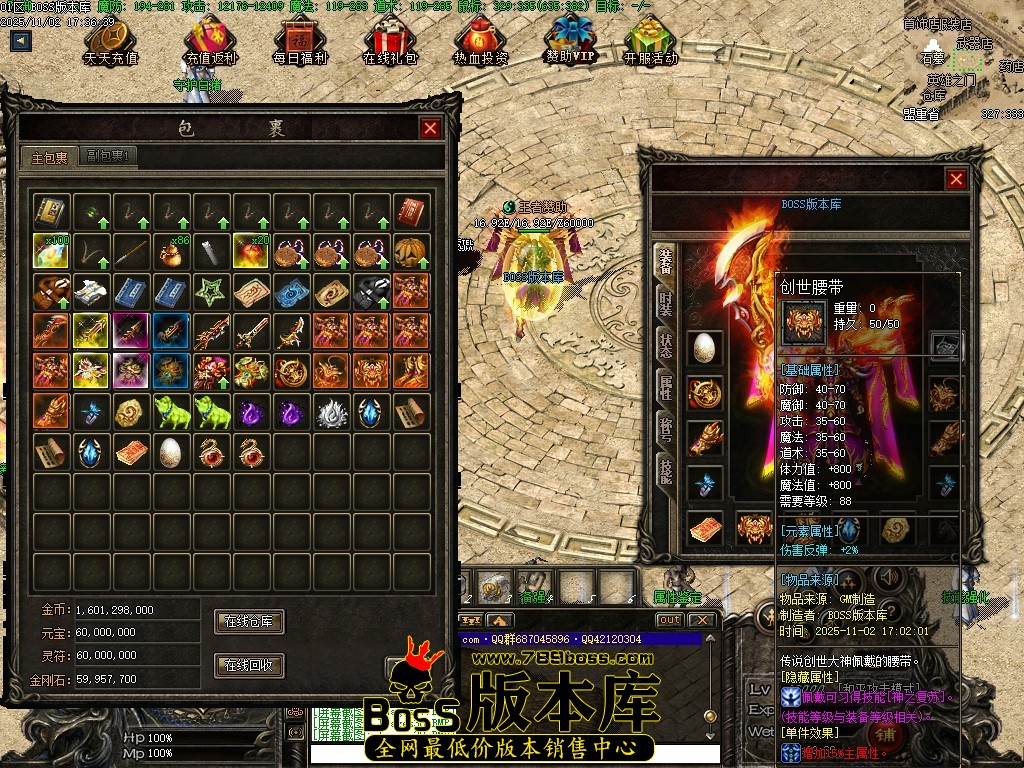Open the 每日福利 daily benefits icon
The image size is (1024, 768).
[300, 42]
